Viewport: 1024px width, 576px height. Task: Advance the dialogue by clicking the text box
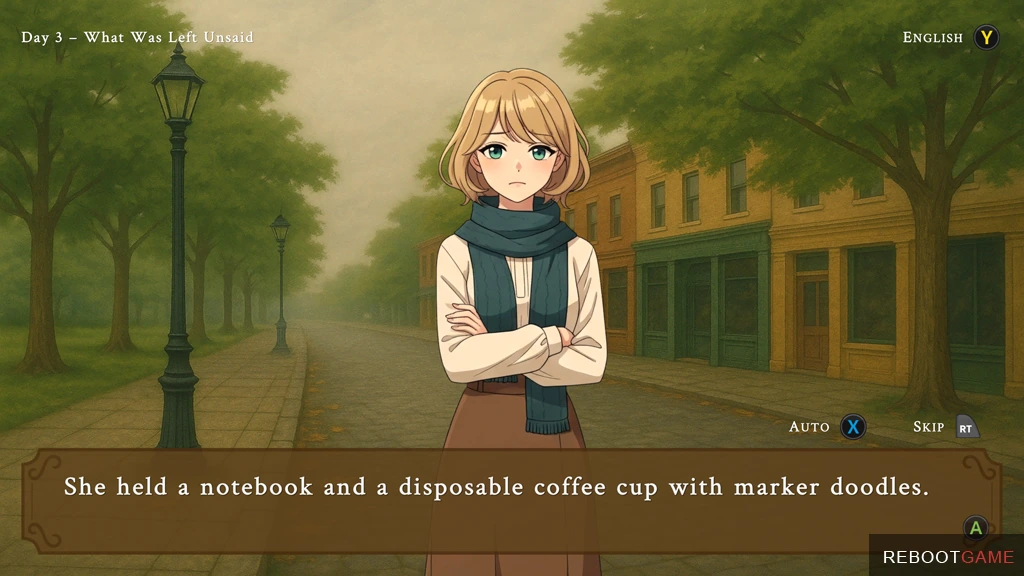tap(510, 500)
